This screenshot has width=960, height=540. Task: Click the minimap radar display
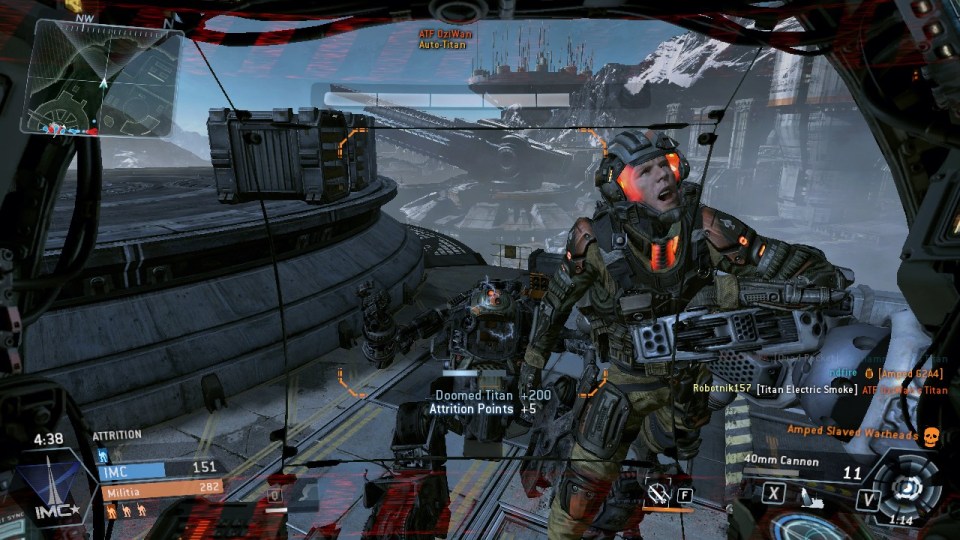[102, 77]
